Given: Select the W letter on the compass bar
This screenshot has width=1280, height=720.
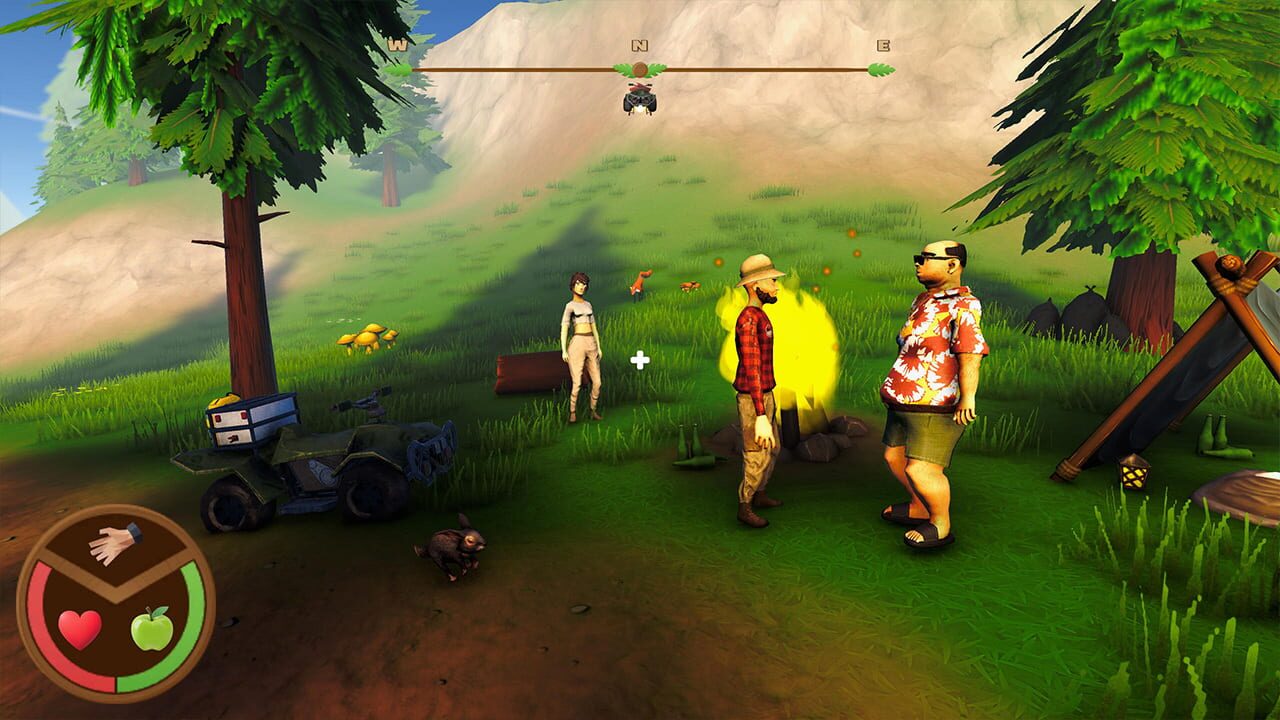Looking at the screenshot, I should click(x=396, y=45).
